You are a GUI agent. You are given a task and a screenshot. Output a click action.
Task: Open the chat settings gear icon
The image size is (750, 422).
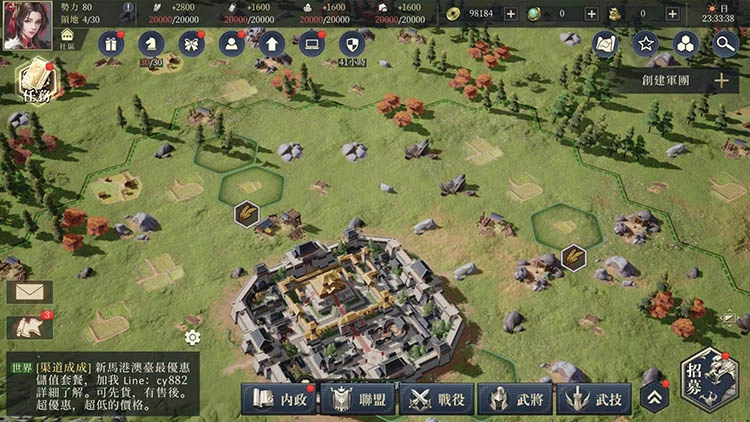click(x=192, y=337)
